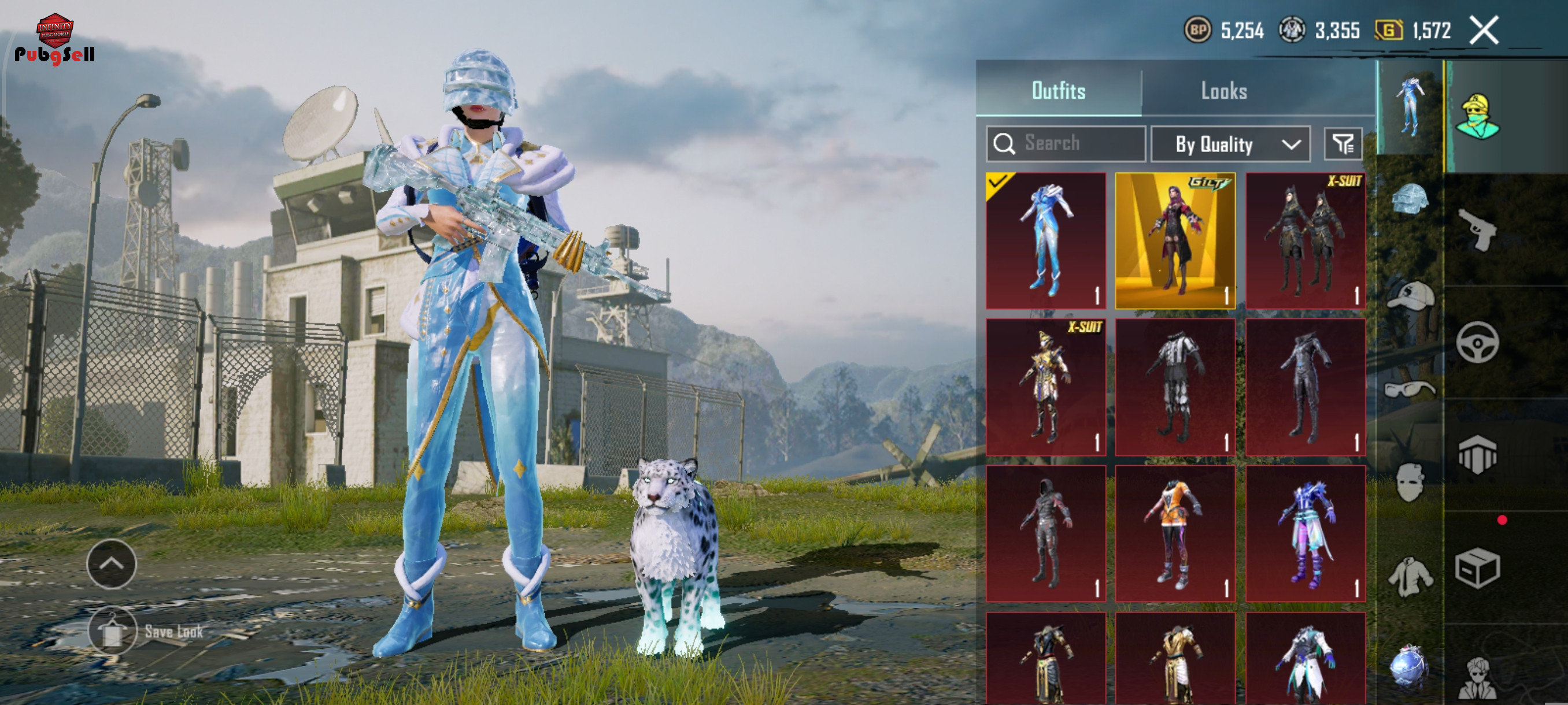1568x705 pixels.
Task: Open the helmet category
Action: pos(1410,199)
